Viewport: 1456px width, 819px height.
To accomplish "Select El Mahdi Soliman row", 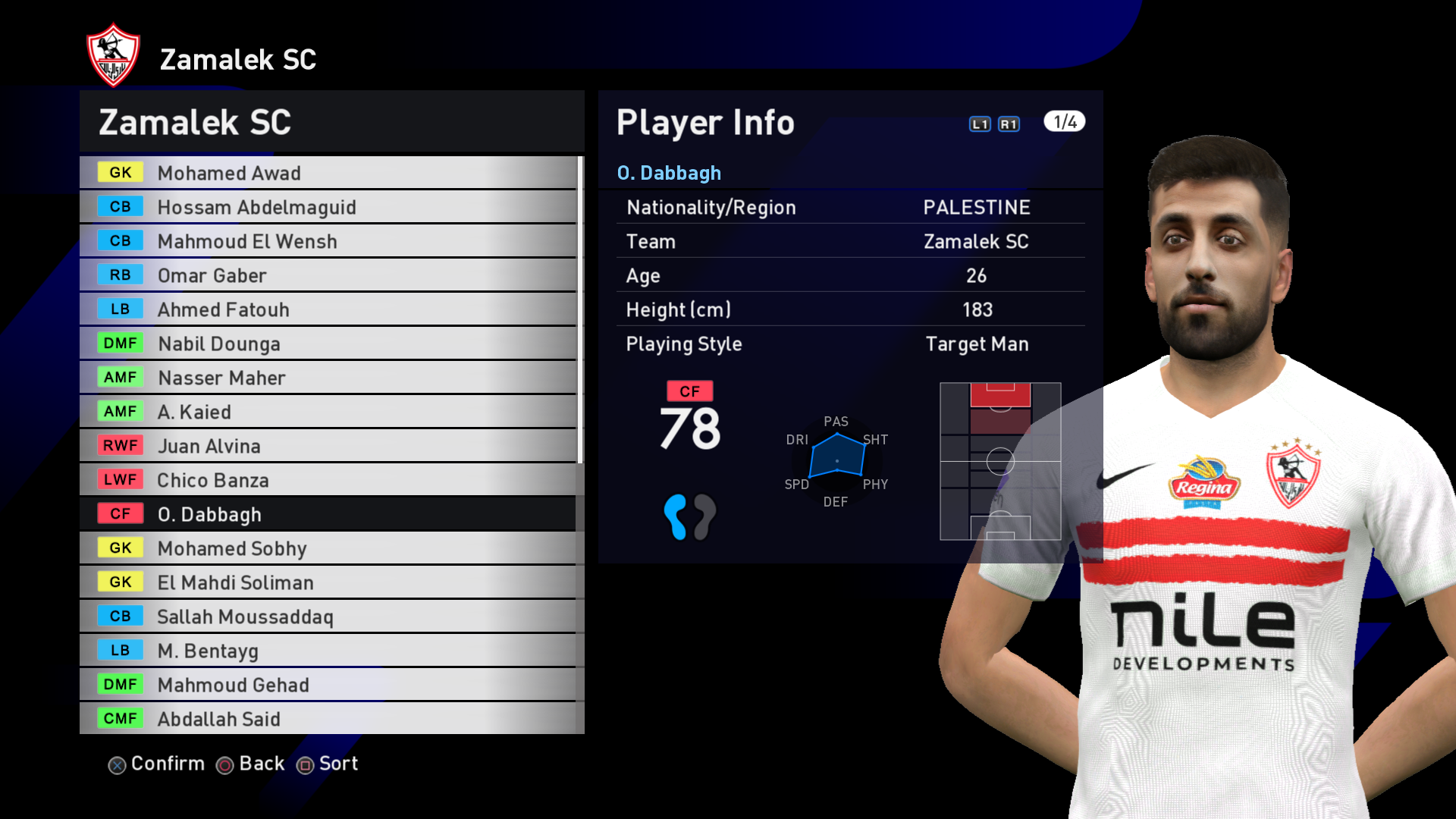I will pyautogui.click(x=328, y=582).
